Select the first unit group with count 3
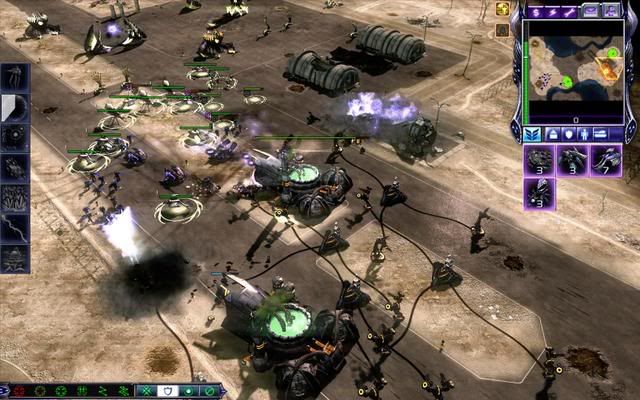The width and height of the screenshot is (640, 400). coord(540,161)
